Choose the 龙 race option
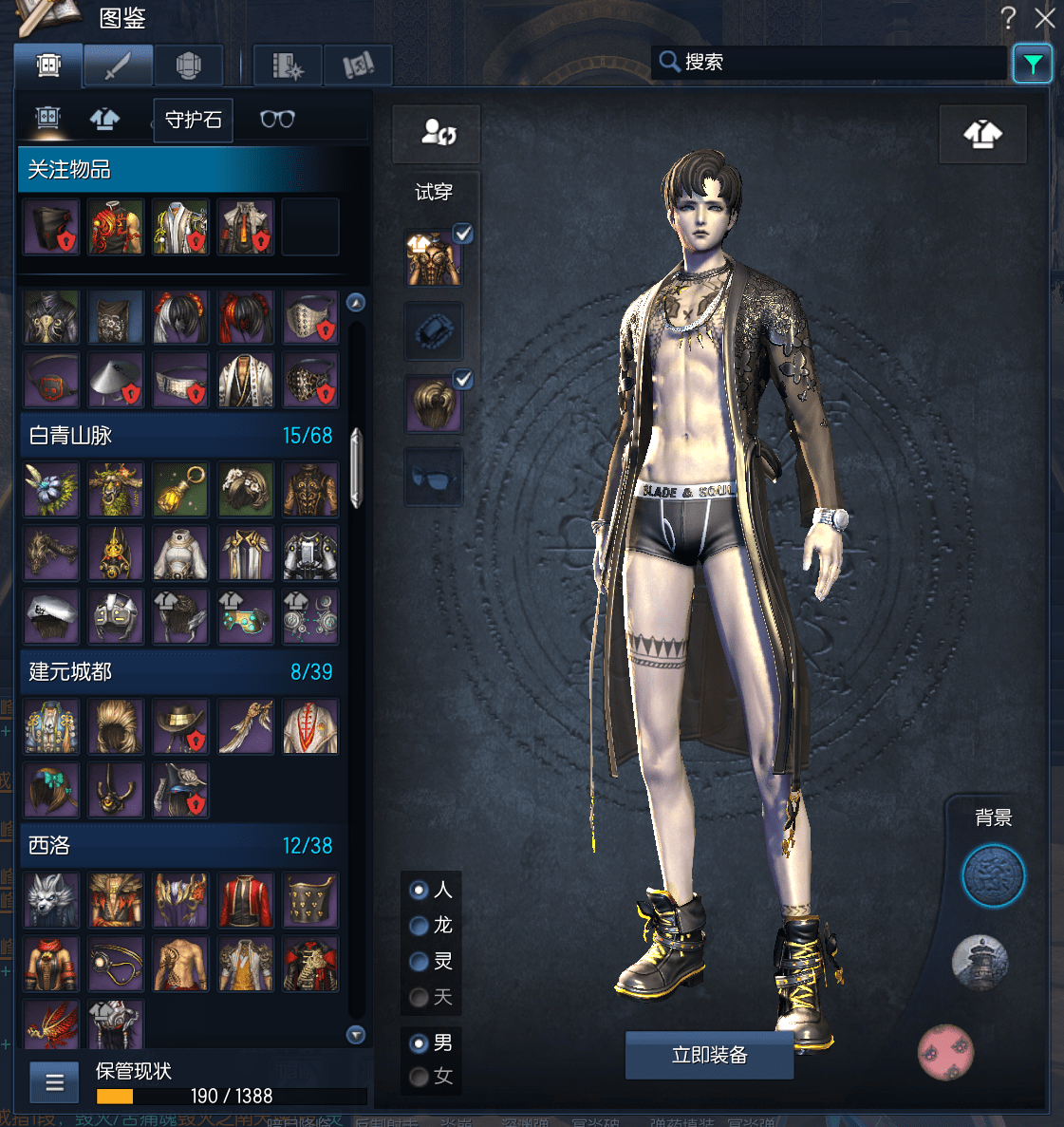1064x1127 pixels. (x=419, y=926)
